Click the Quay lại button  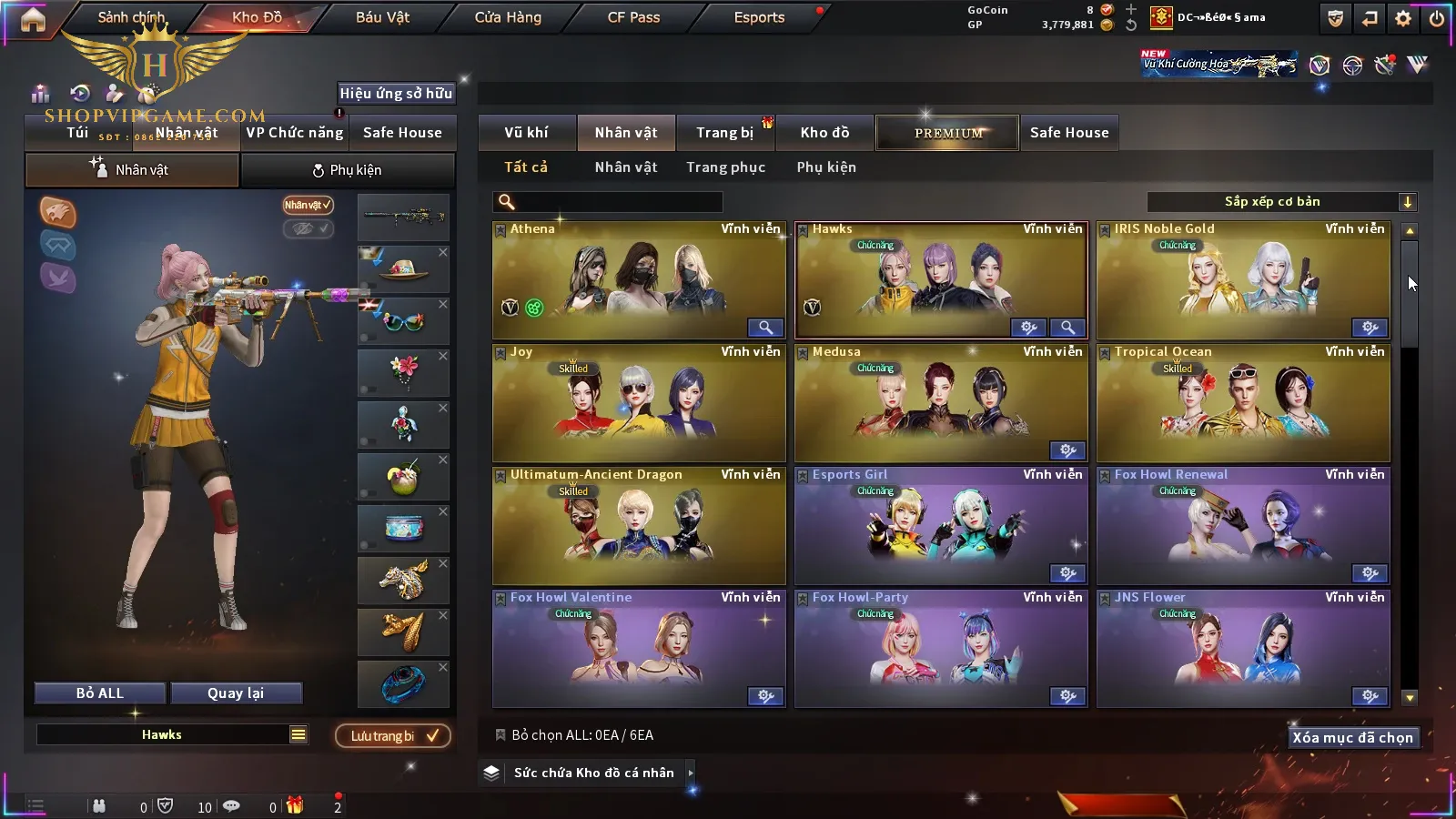[236, 693]
